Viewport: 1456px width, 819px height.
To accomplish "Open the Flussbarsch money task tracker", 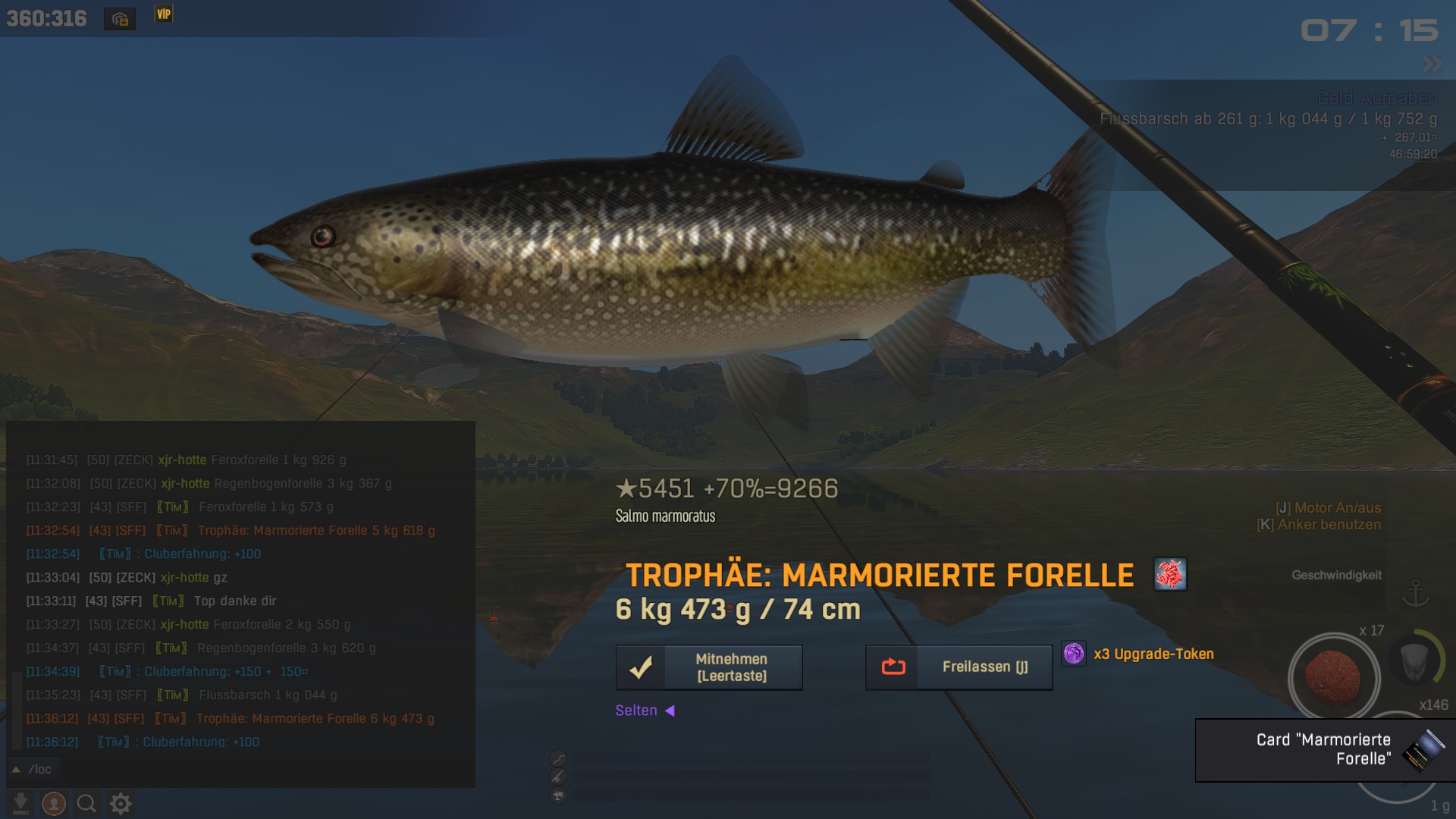I will coord(1268,119).
